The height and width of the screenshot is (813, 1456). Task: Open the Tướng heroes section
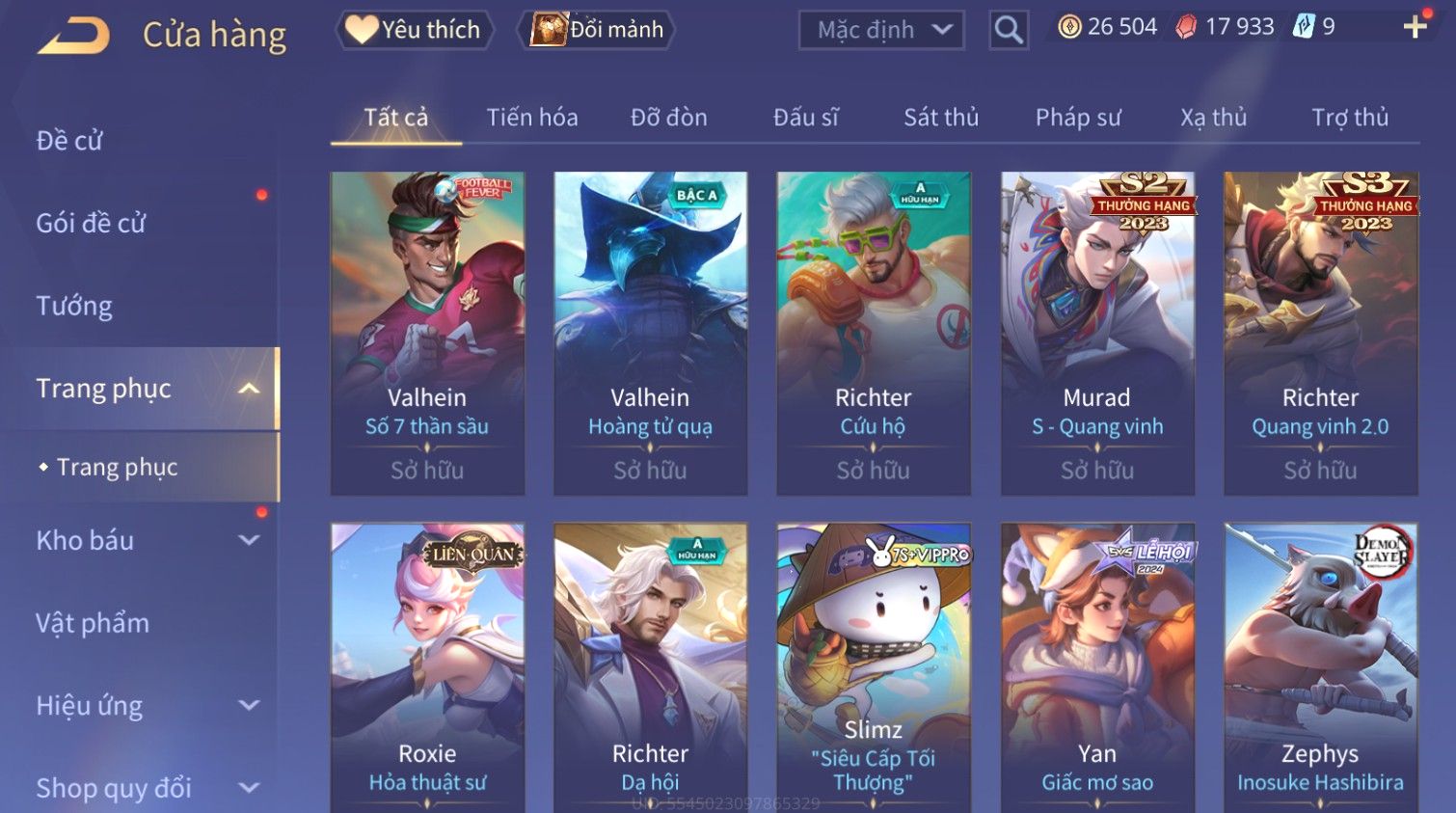[74, 307]
